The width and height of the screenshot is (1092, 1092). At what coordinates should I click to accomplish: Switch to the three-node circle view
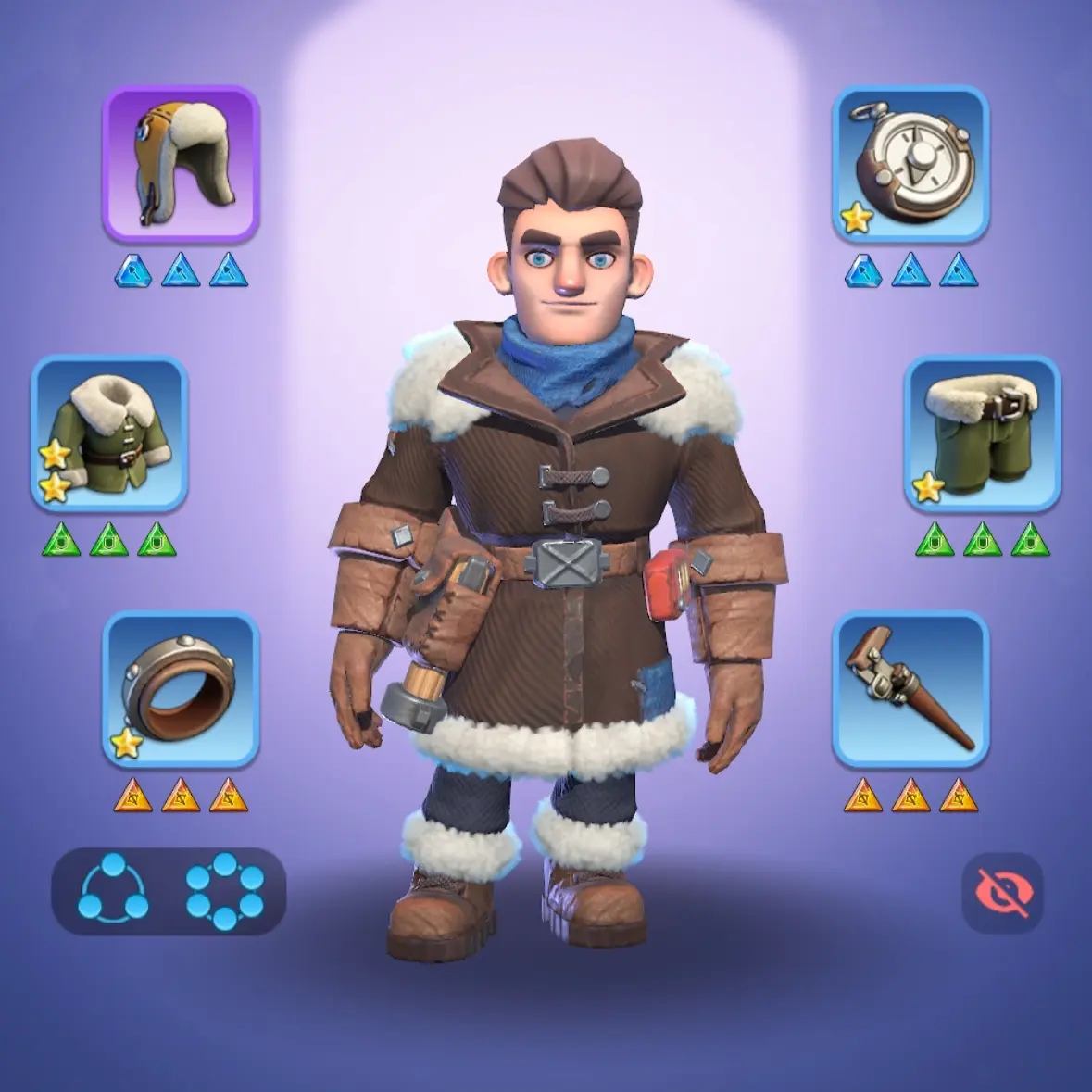click(113, 891)
